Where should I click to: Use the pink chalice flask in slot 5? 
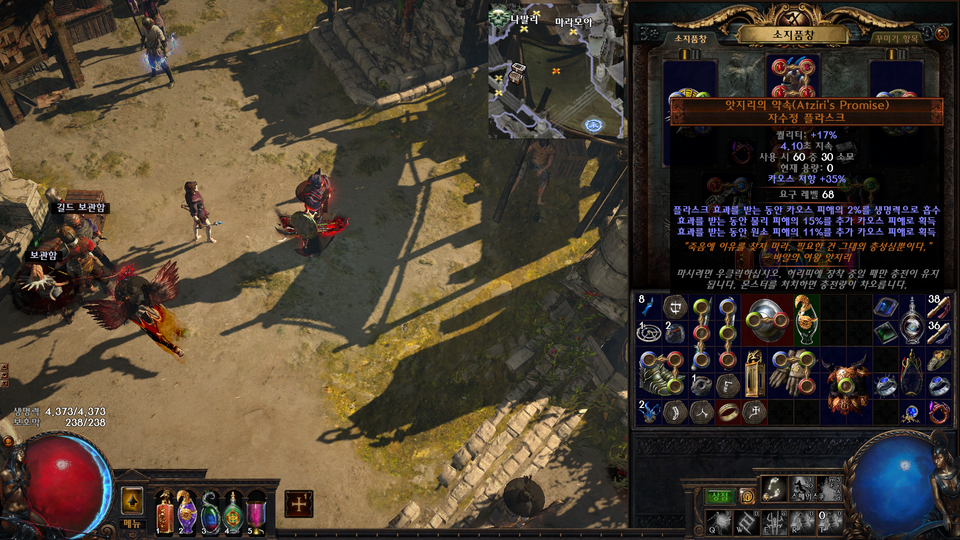point(256,510)
